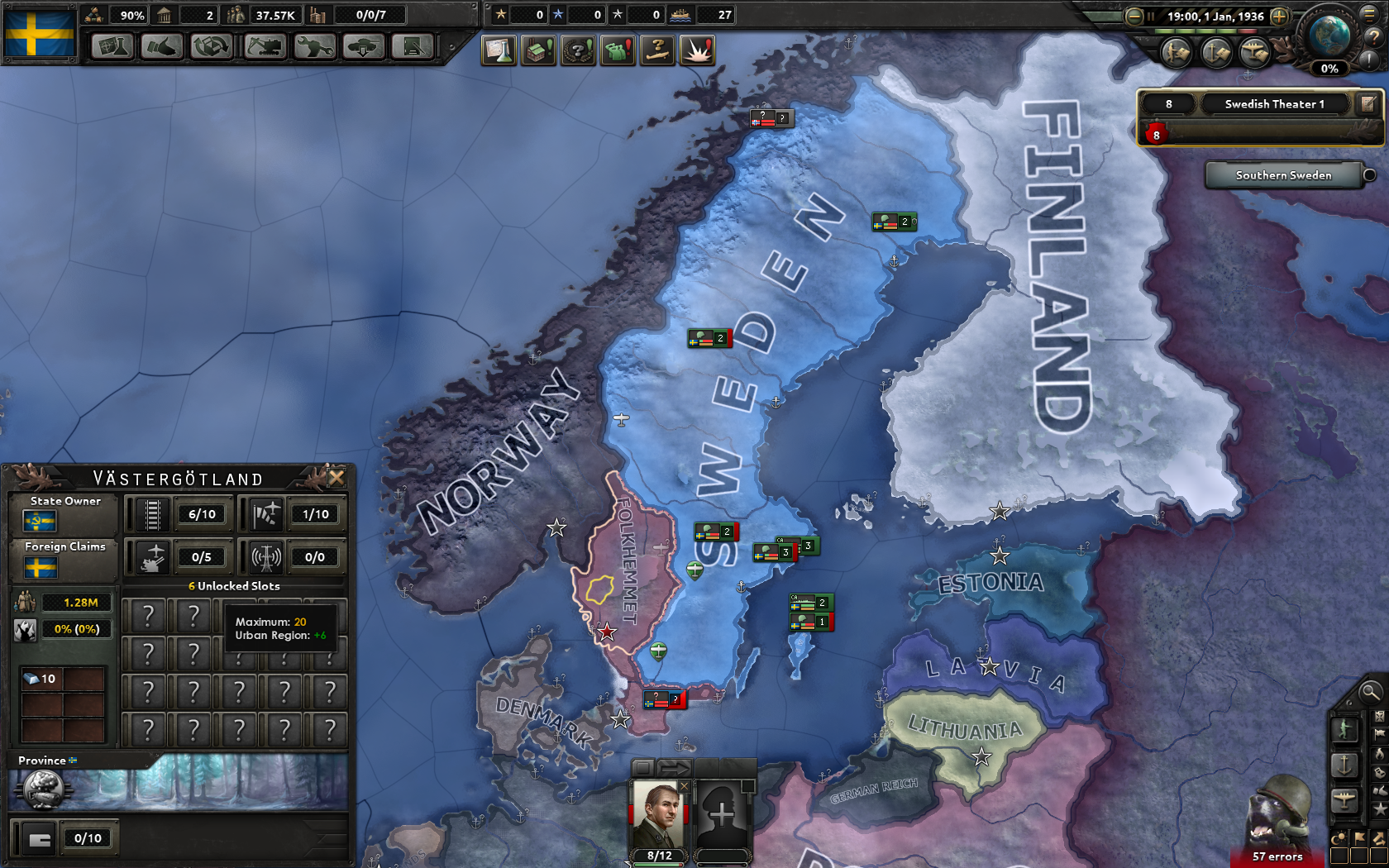Click the explosion war alert icon
1389x868 pixels.
click(698, 50)
